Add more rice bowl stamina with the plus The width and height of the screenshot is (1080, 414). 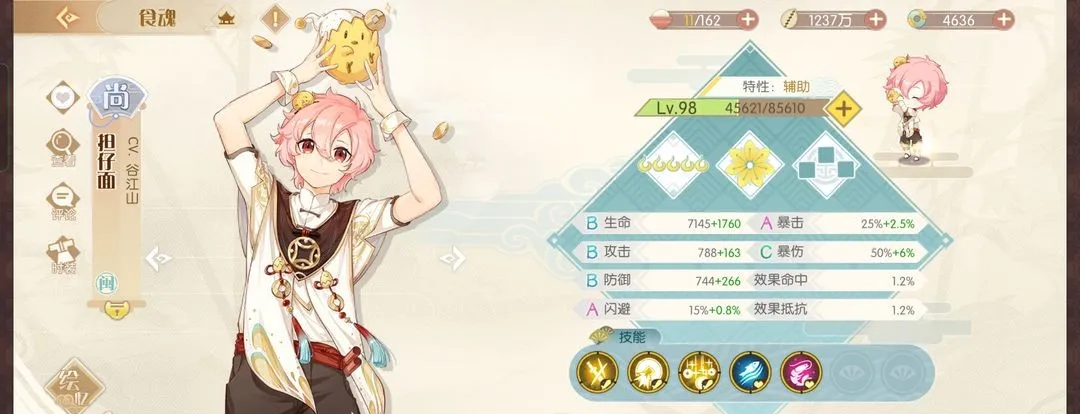pos(747,19)
